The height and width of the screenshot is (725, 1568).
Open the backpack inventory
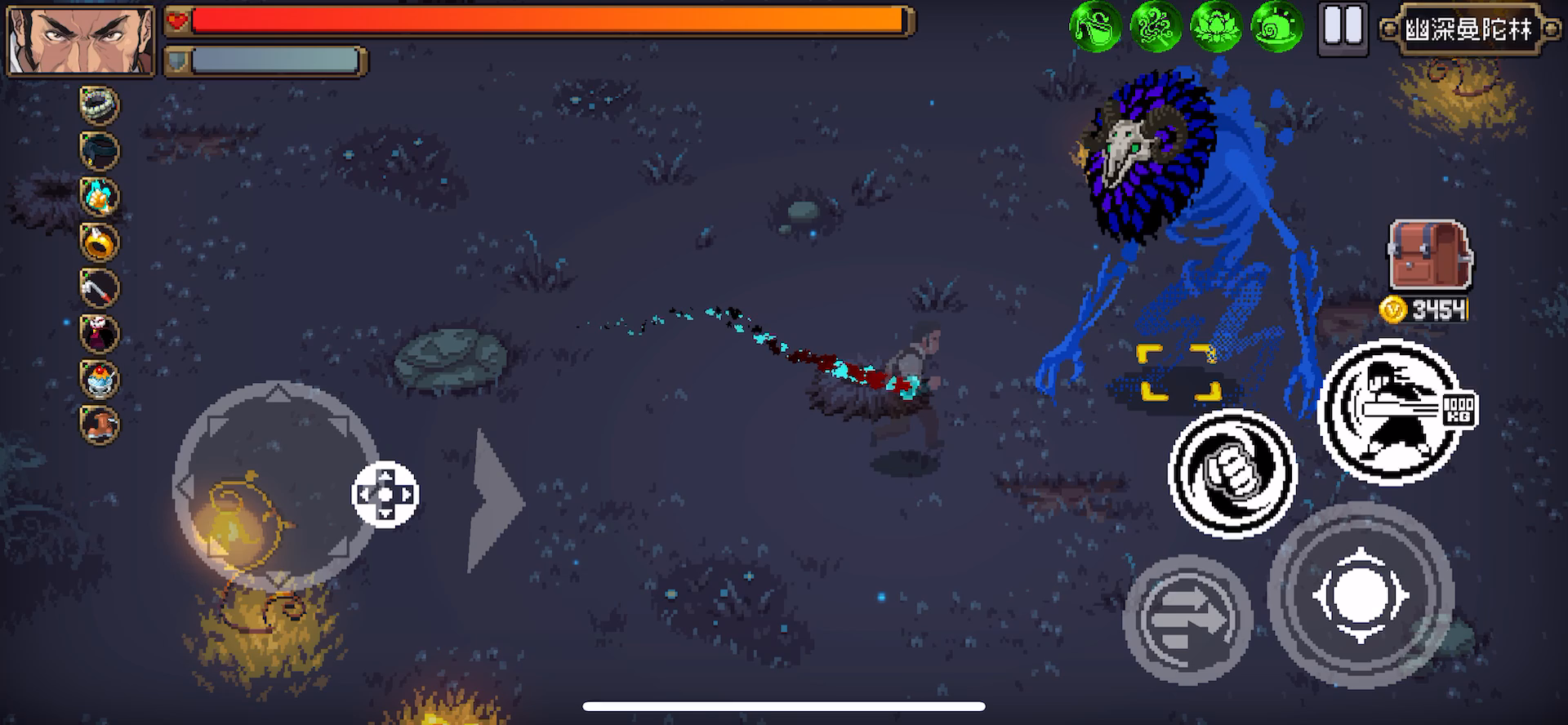[x=1428, y=254]
